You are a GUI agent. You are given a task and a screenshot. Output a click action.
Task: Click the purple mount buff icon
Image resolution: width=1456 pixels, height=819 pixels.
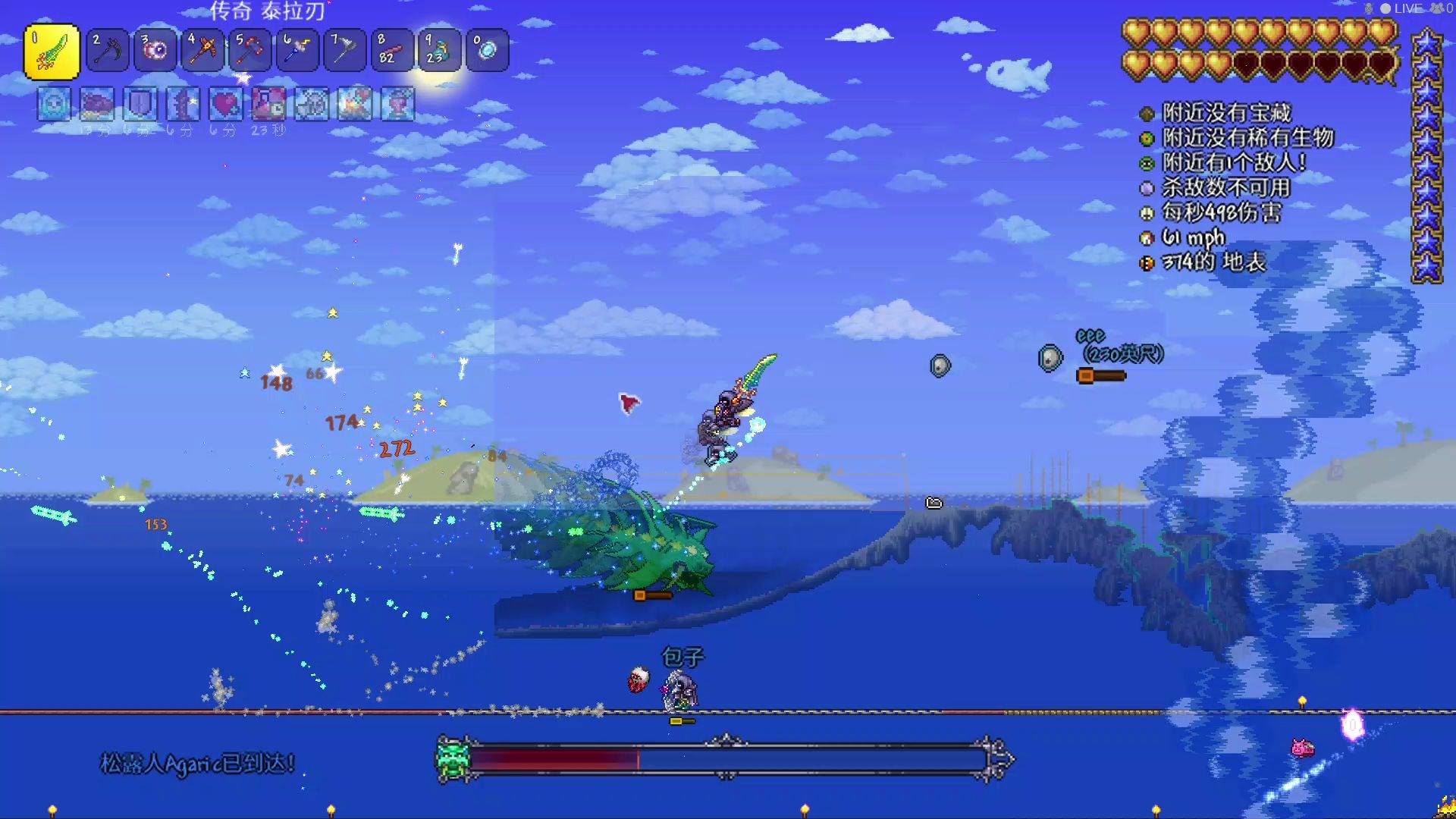(97, 105)
